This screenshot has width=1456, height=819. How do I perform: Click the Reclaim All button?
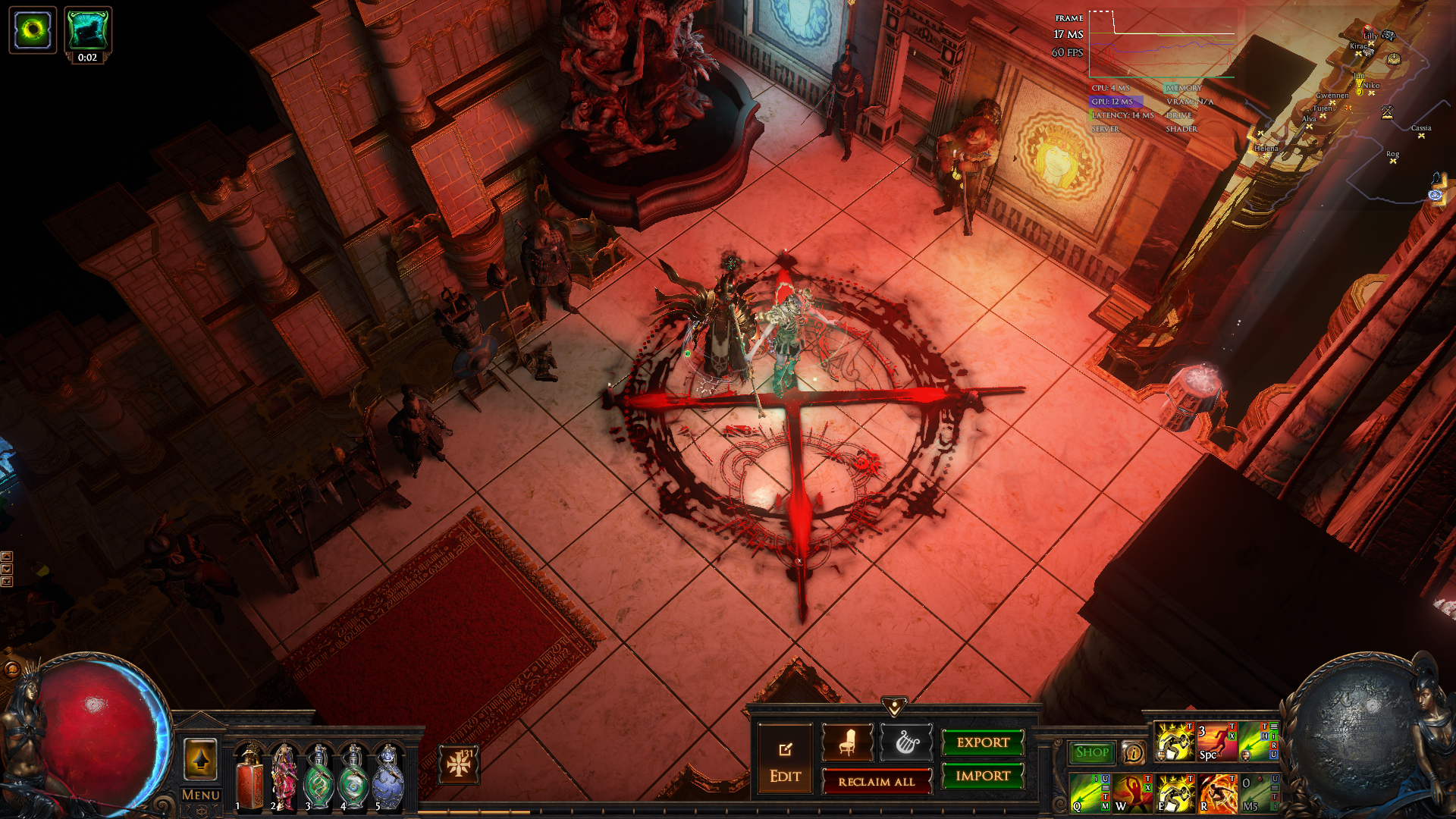(x=876, y=782)
